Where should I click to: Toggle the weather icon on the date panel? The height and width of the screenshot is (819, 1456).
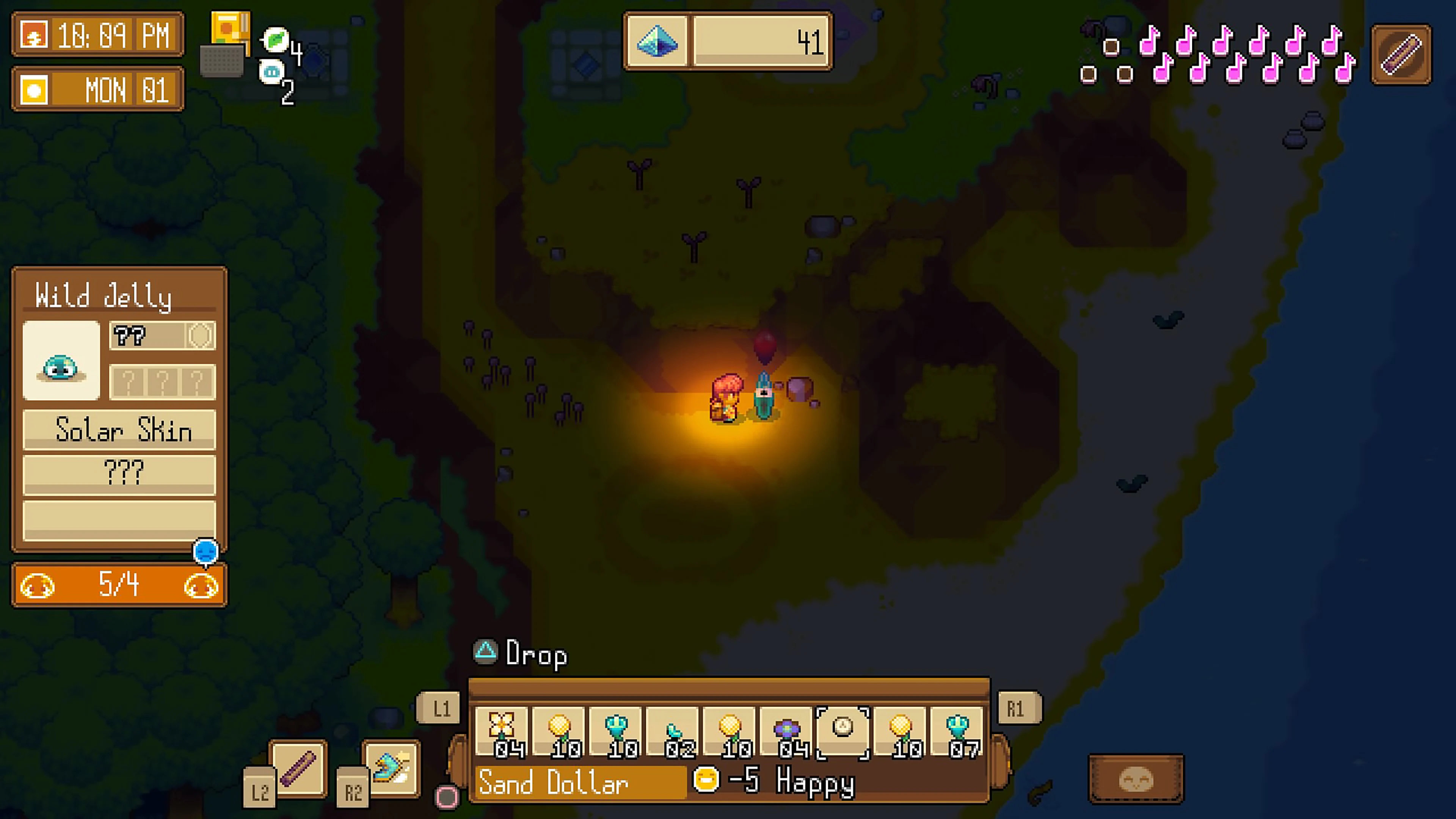tap(35, 89)
